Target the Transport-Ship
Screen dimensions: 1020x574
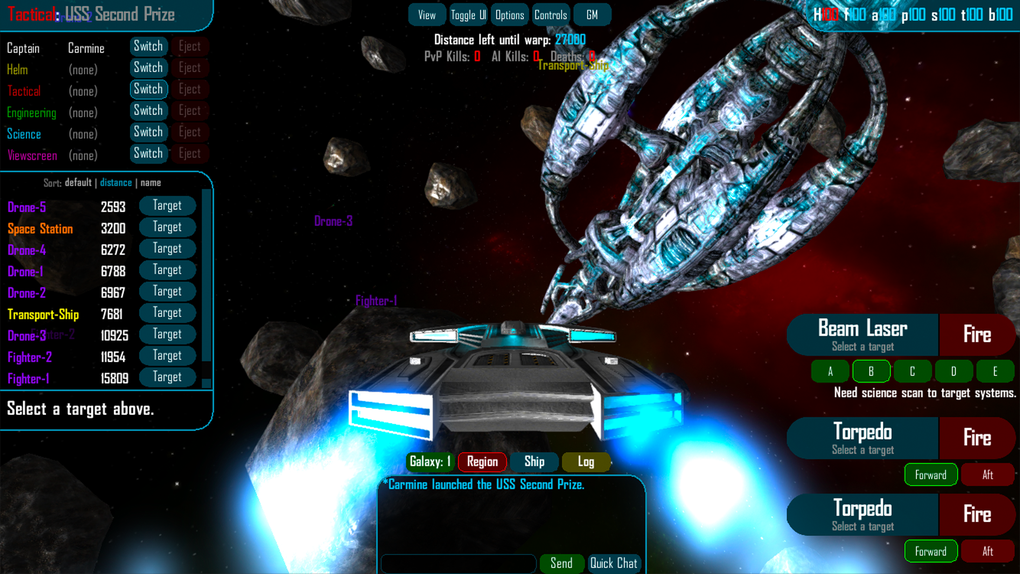(x=167, y=313)
